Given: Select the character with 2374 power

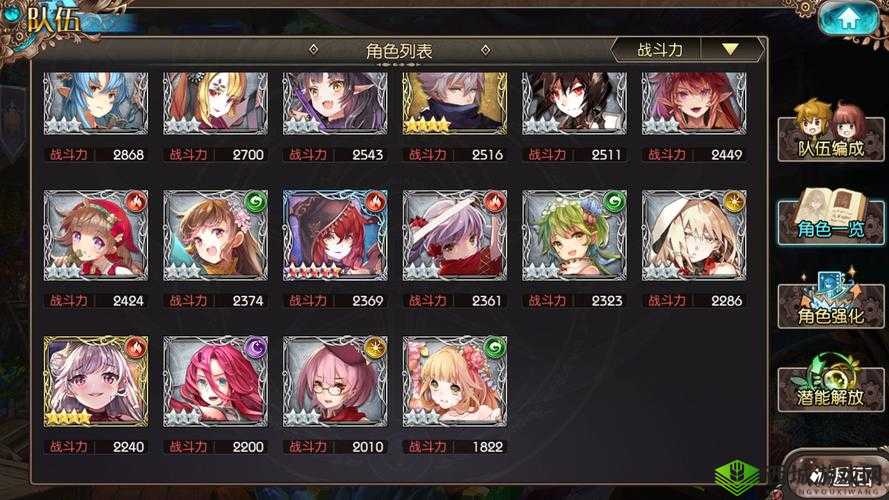Looking at the screenshot, I should pyautogui.click(x=216, y=236).
